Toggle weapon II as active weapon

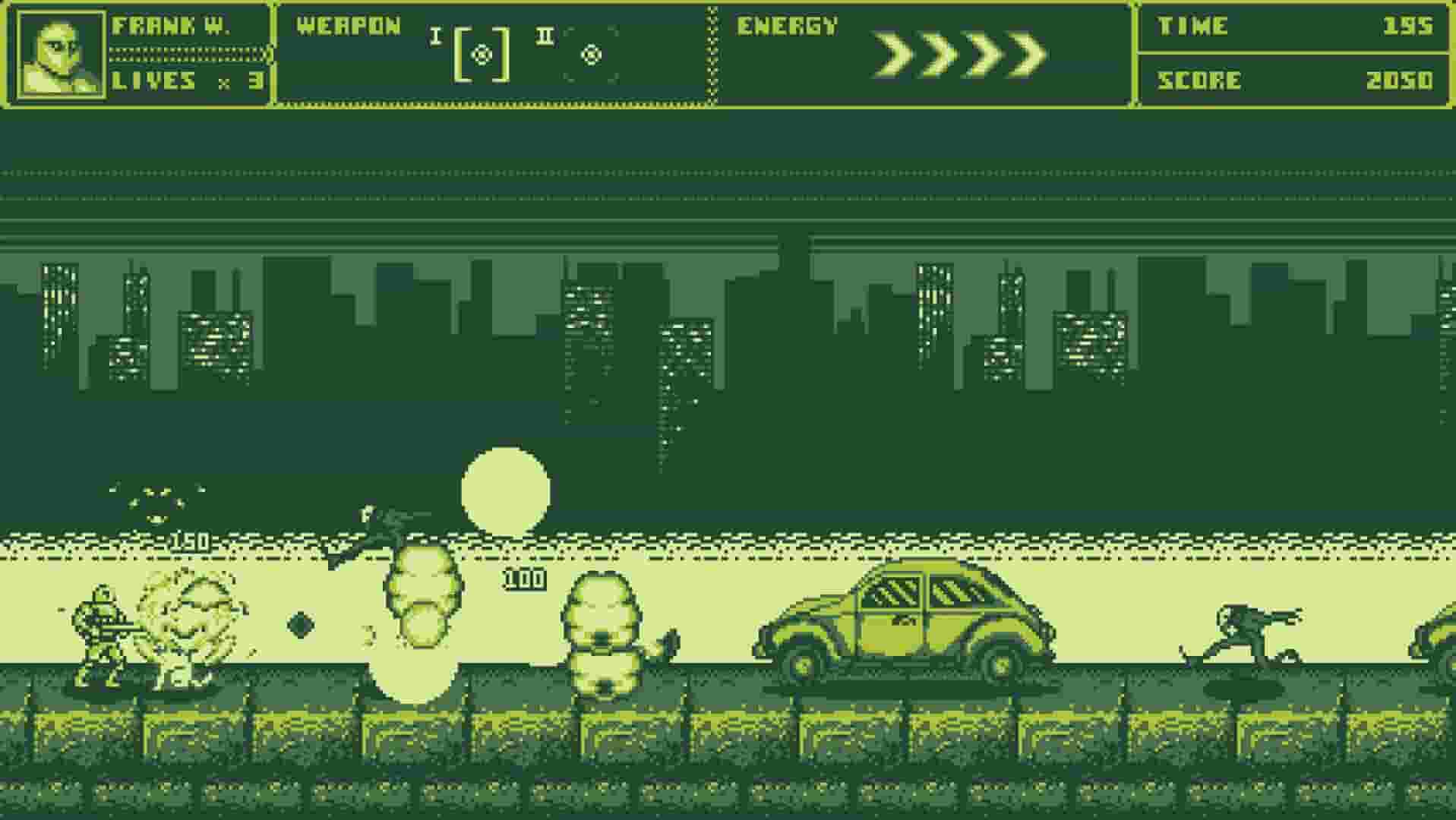[x=591, y=55]
